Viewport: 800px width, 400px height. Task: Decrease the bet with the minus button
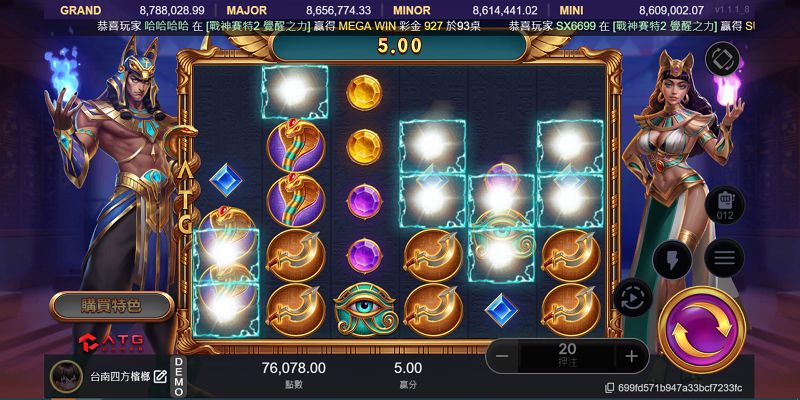click(503, 356)
